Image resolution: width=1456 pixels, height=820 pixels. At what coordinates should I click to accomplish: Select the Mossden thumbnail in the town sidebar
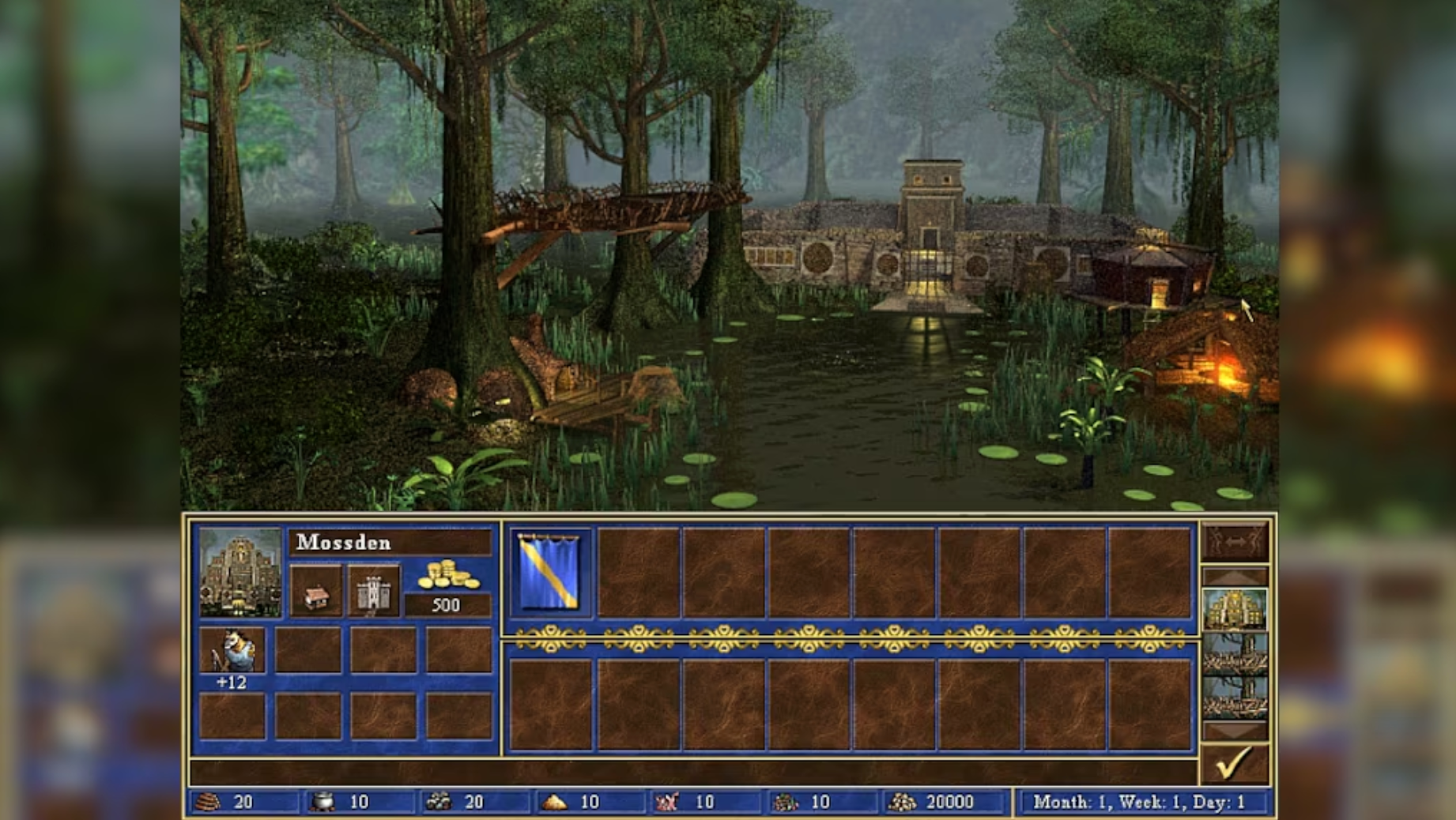1234,610
